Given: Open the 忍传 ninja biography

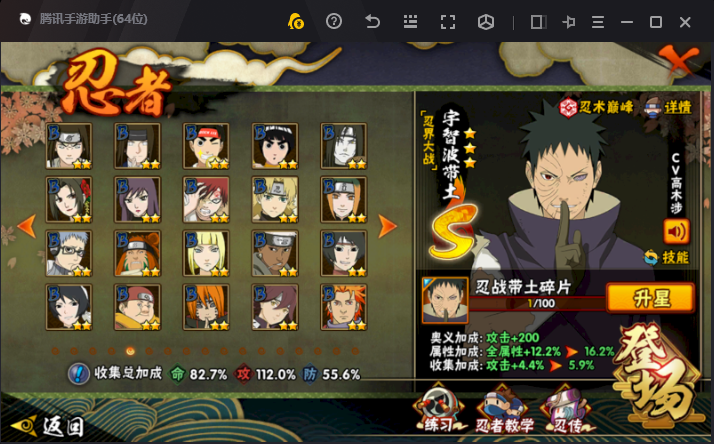Looking at the screenshot, I should pyautogui.click(x=563, y=410).
